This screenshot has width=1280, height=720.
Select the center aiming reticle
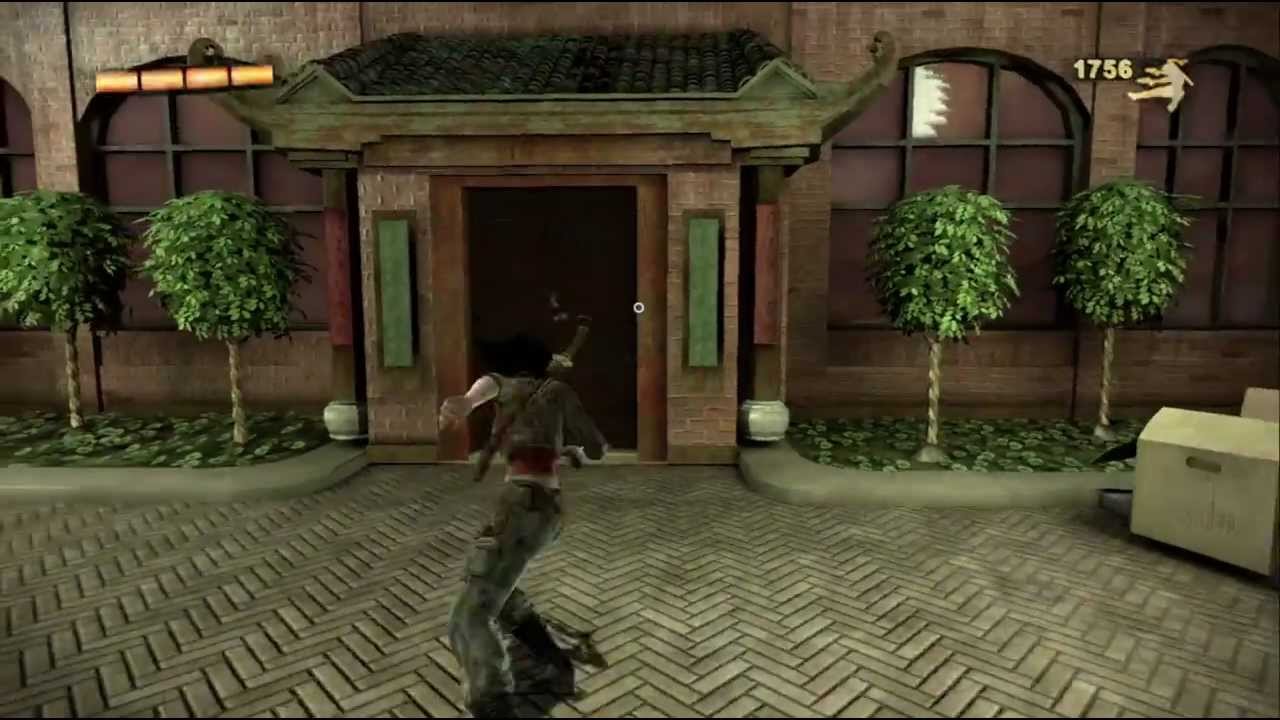point(638,308)
